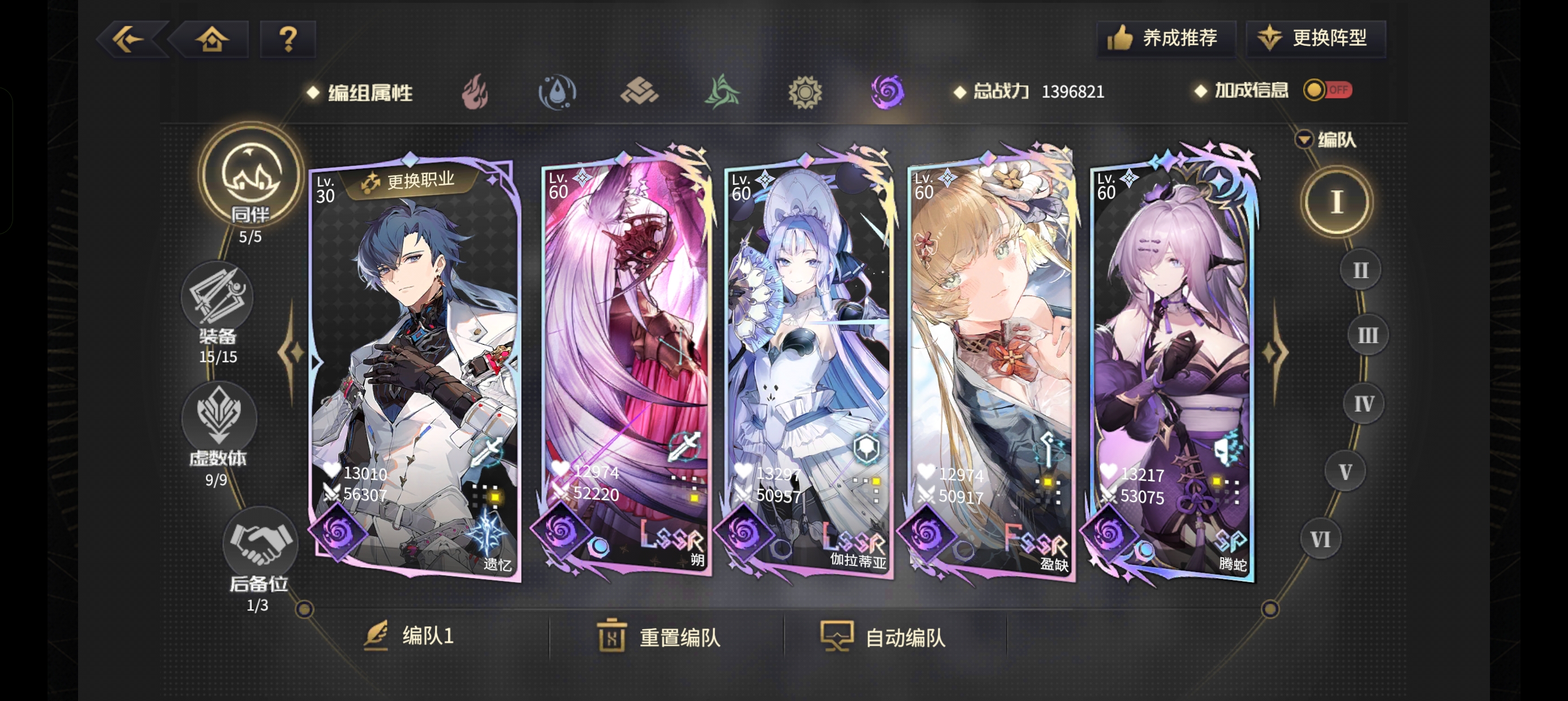Open the 同伴 (companion) panel icon

click(251, 176)
